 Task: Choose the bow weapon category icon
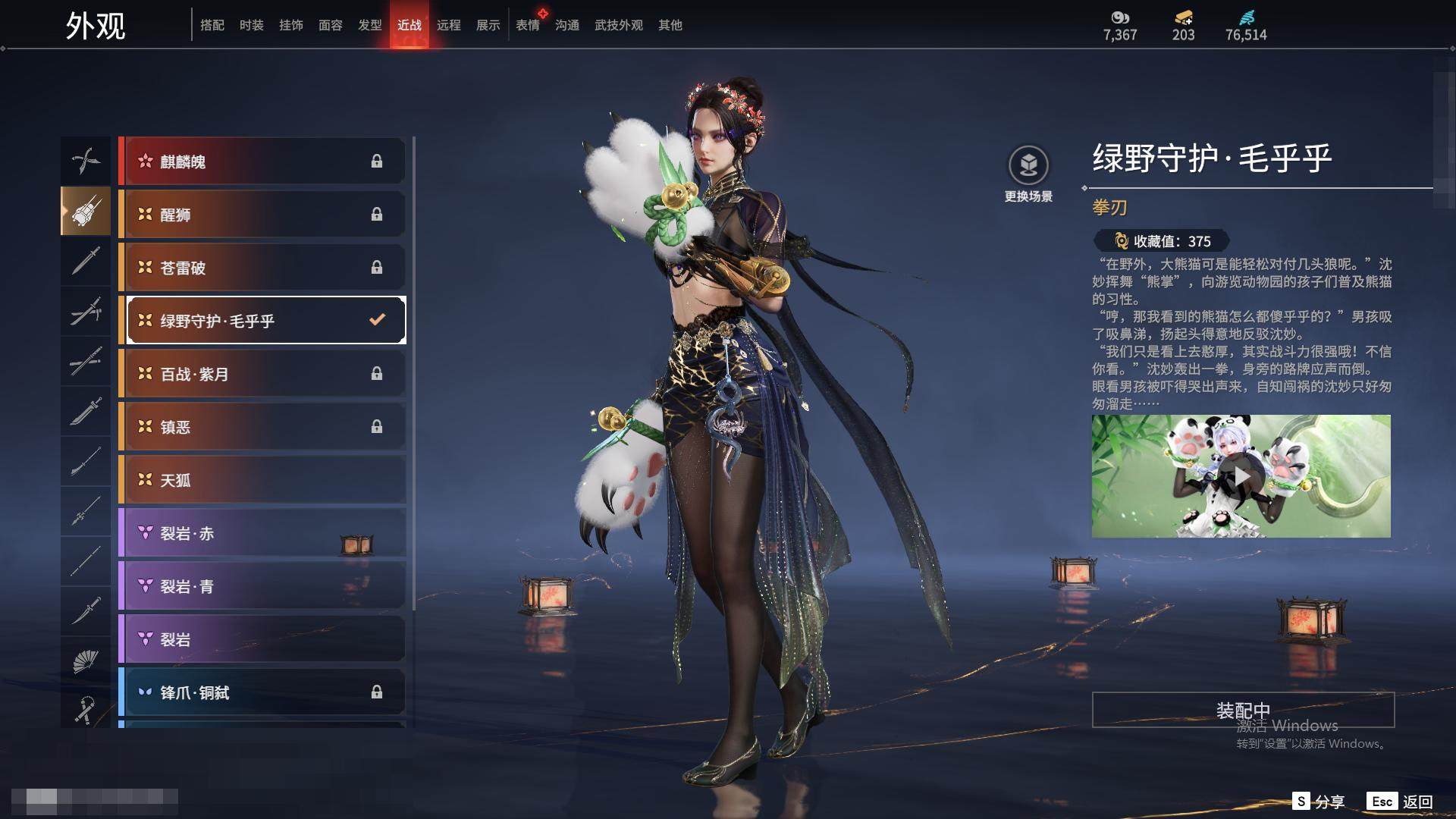pyautogui.click(x=86, y=161)
